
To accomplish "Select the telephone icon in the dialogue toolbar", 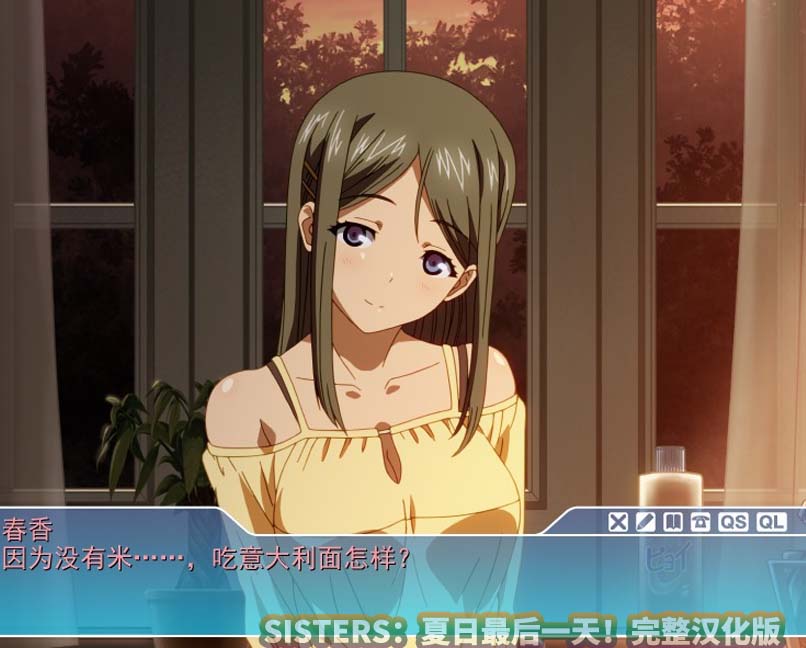I will (x=700, y=521).
